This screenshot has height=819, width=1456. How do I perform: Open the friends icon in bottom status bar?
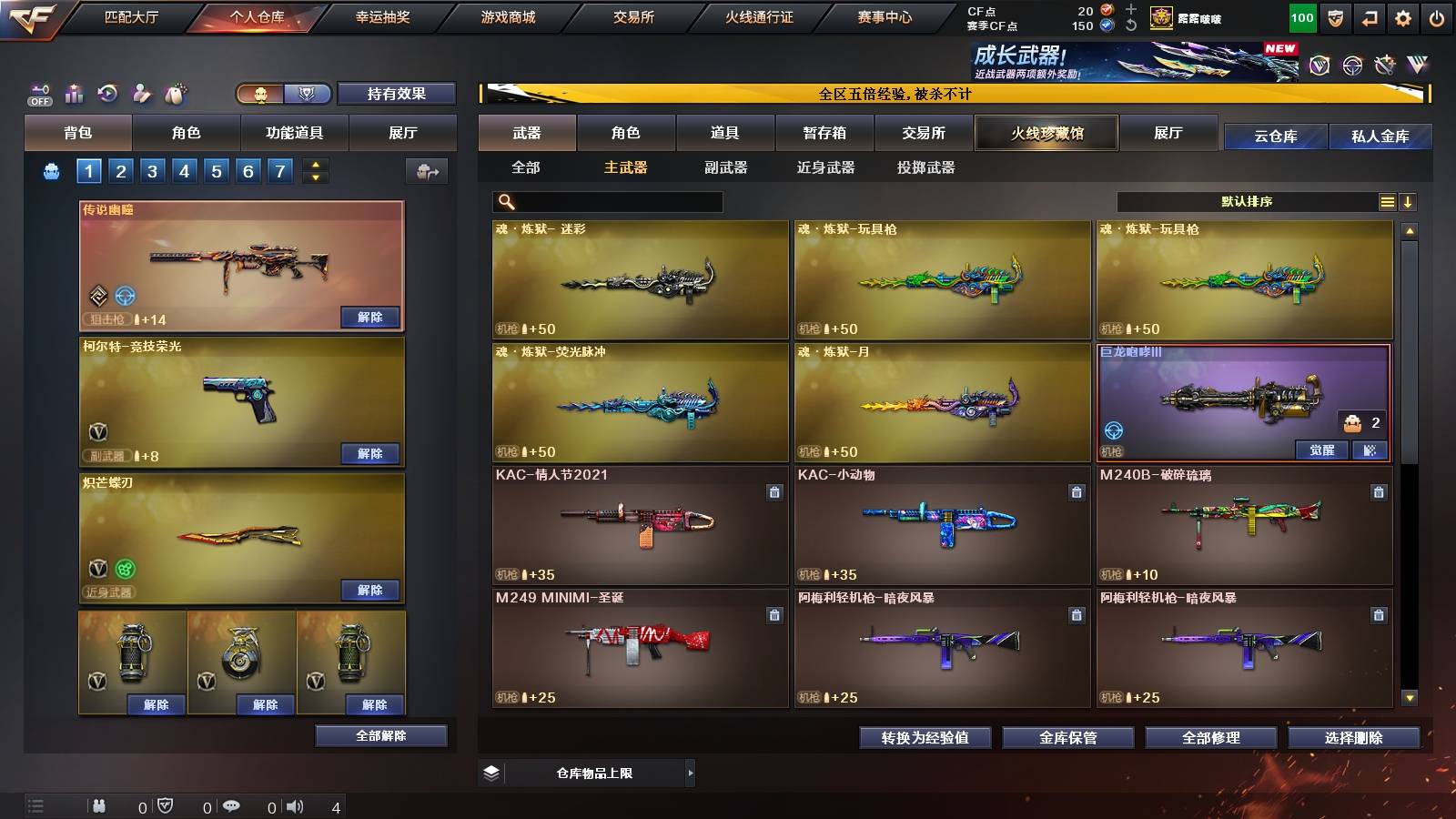click(98, 805)
